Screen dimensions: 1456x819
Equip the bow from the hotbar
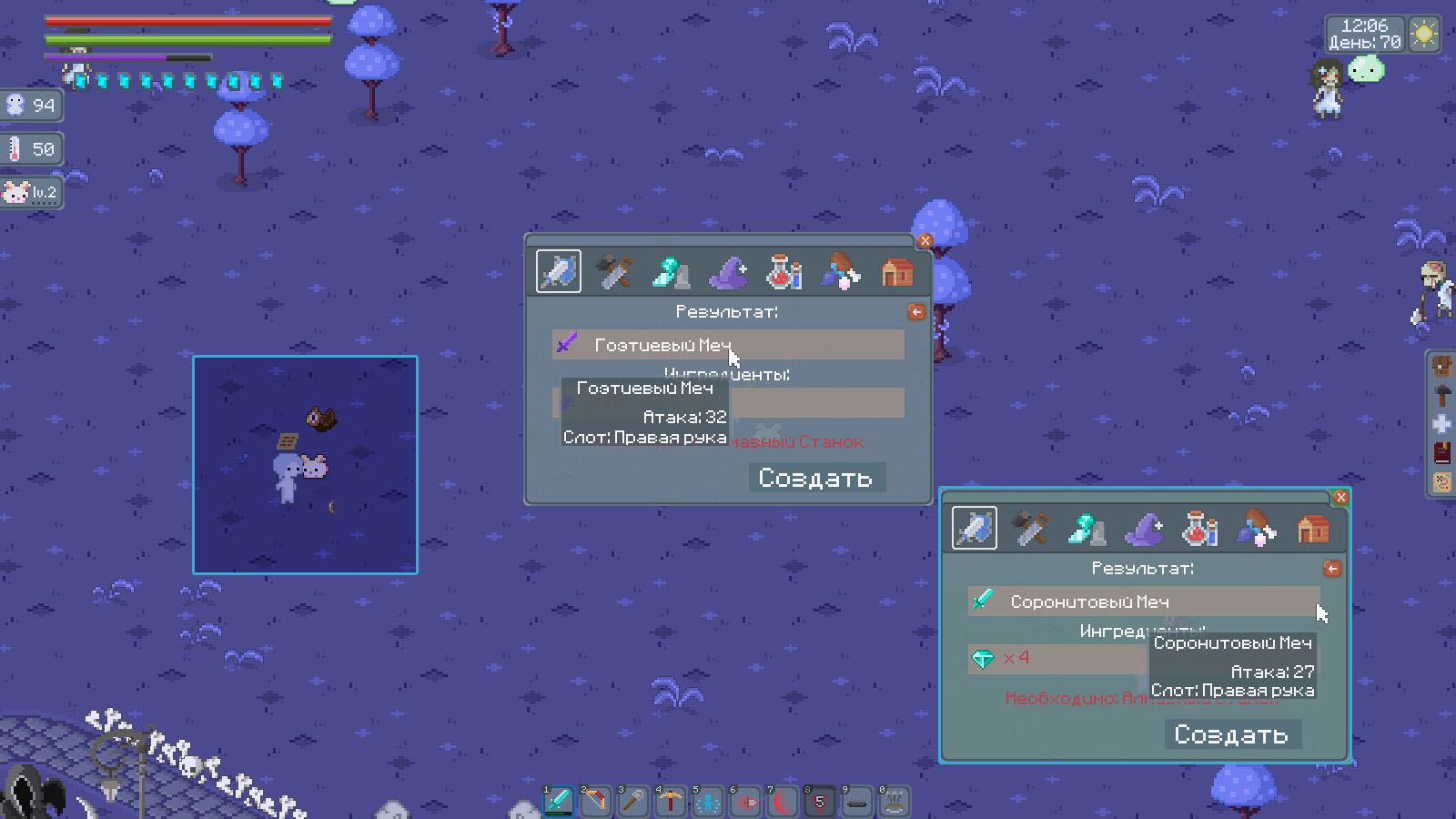[595, 802]
